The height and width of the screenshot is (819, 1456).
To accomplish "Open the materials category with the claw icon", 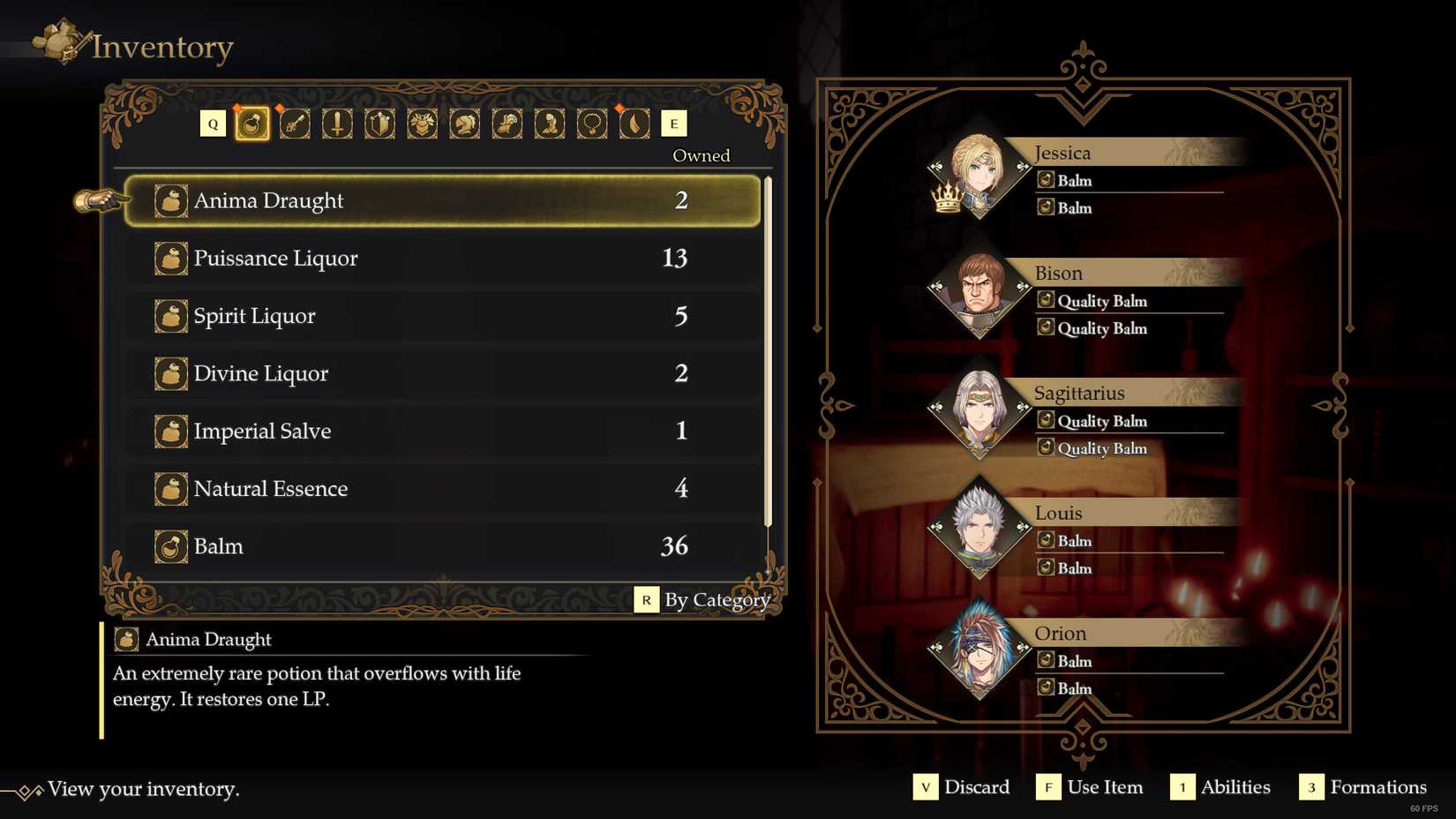I will (x=633, y=124).
